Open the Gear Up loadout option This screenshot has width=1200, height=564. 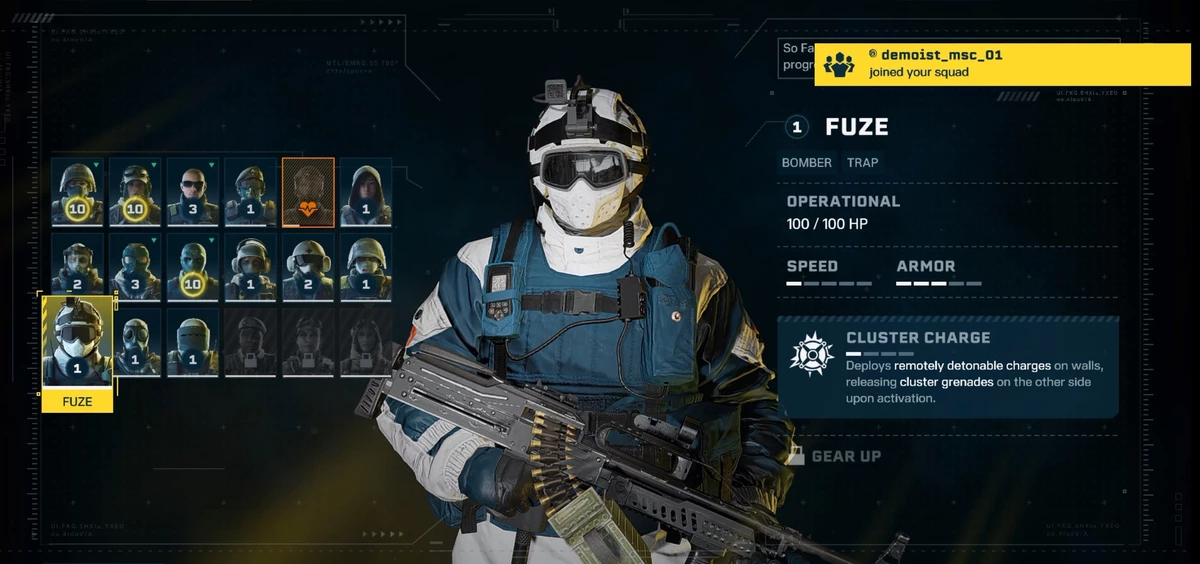tap(845, 456)
